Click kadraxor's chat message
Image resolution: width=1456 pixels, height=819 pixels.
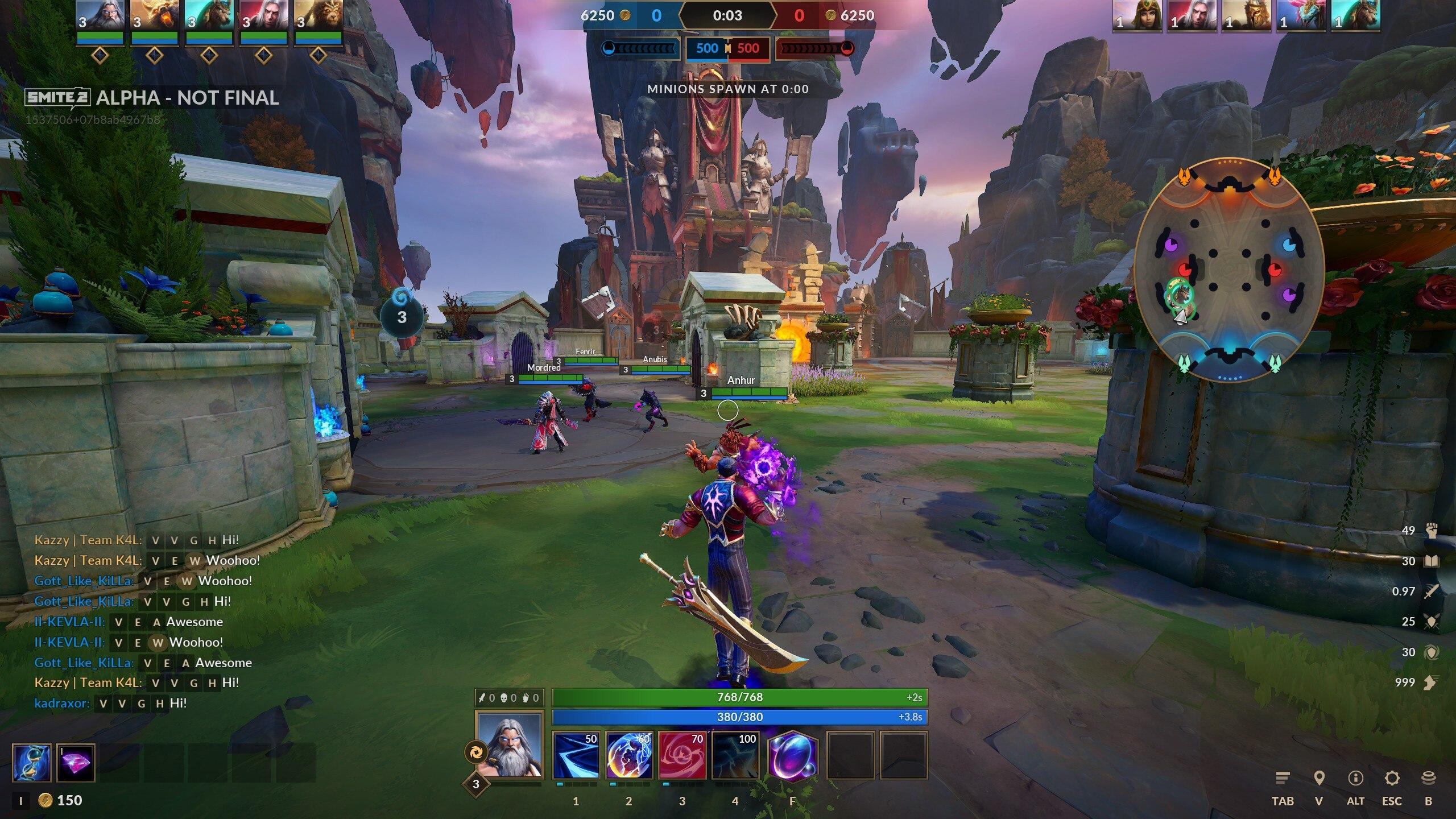(x=110, y=703)
